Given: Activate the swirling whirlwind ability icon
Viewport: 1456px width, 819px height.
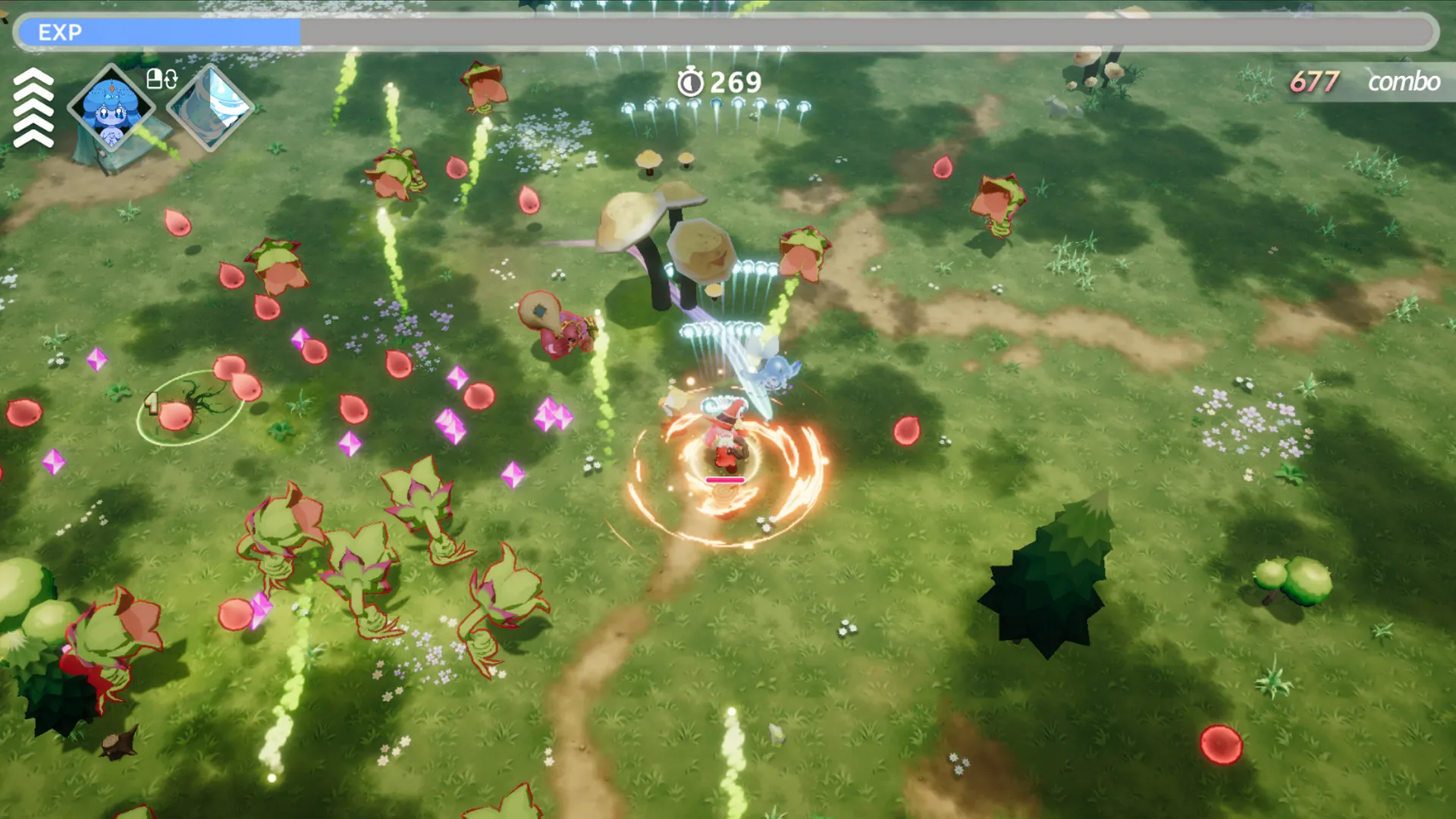Looking at the screenshot, I should pyautogui.click(x=210, y=107).
